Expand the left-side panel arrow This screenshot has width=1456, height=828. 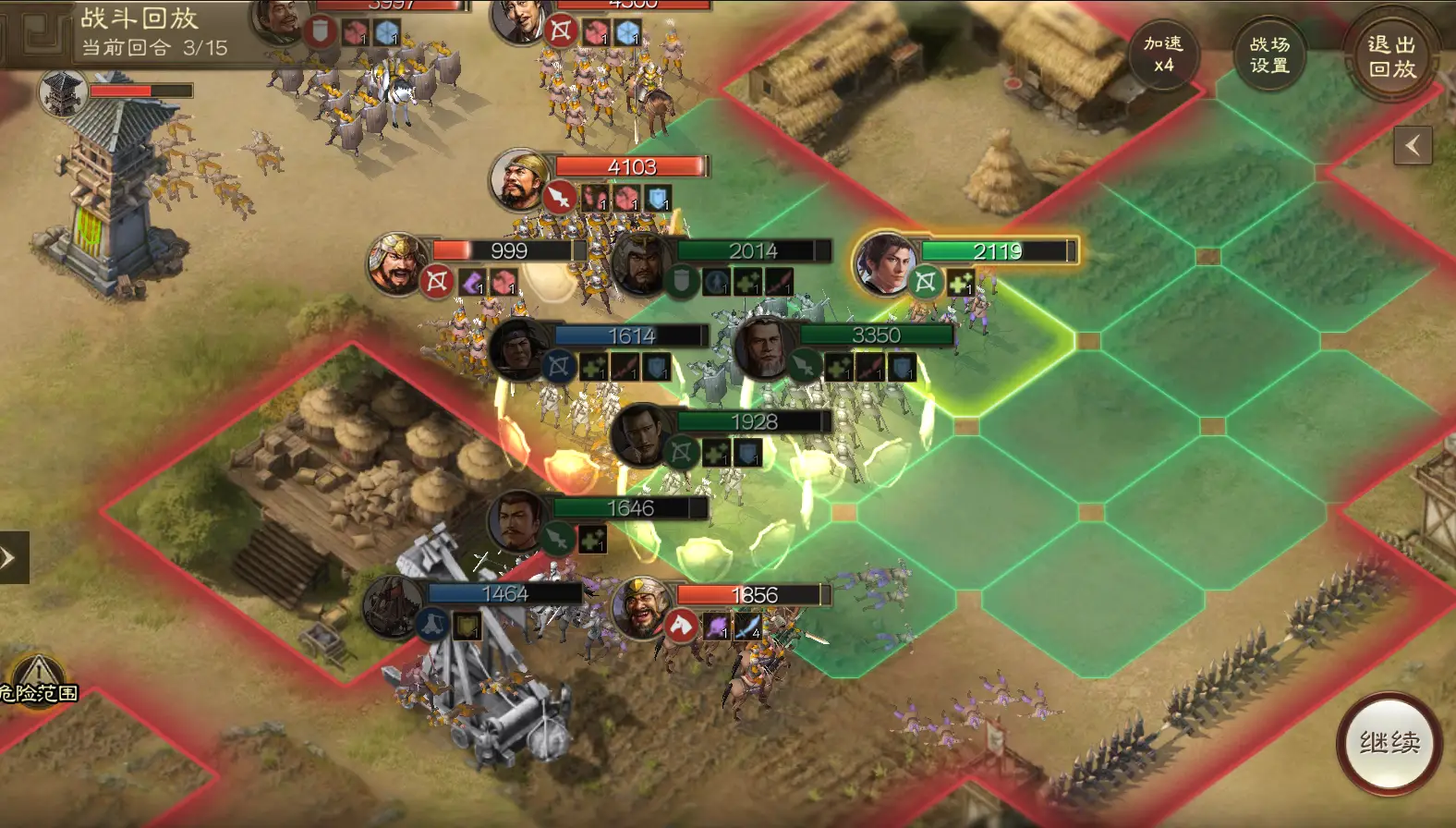[11, 557]
